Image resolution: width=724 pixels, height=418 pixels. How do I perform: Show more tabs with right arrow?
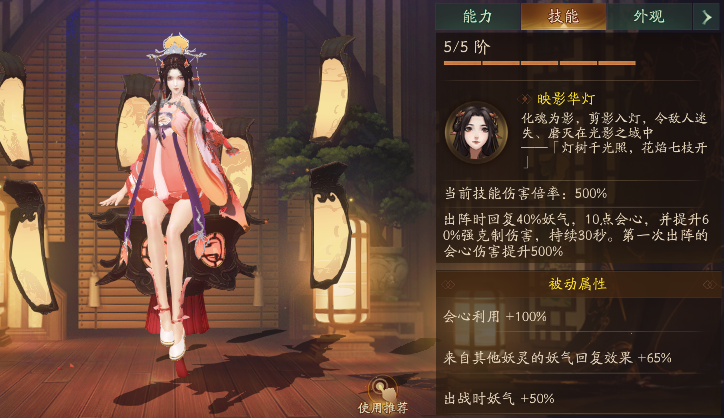[708, 15]
